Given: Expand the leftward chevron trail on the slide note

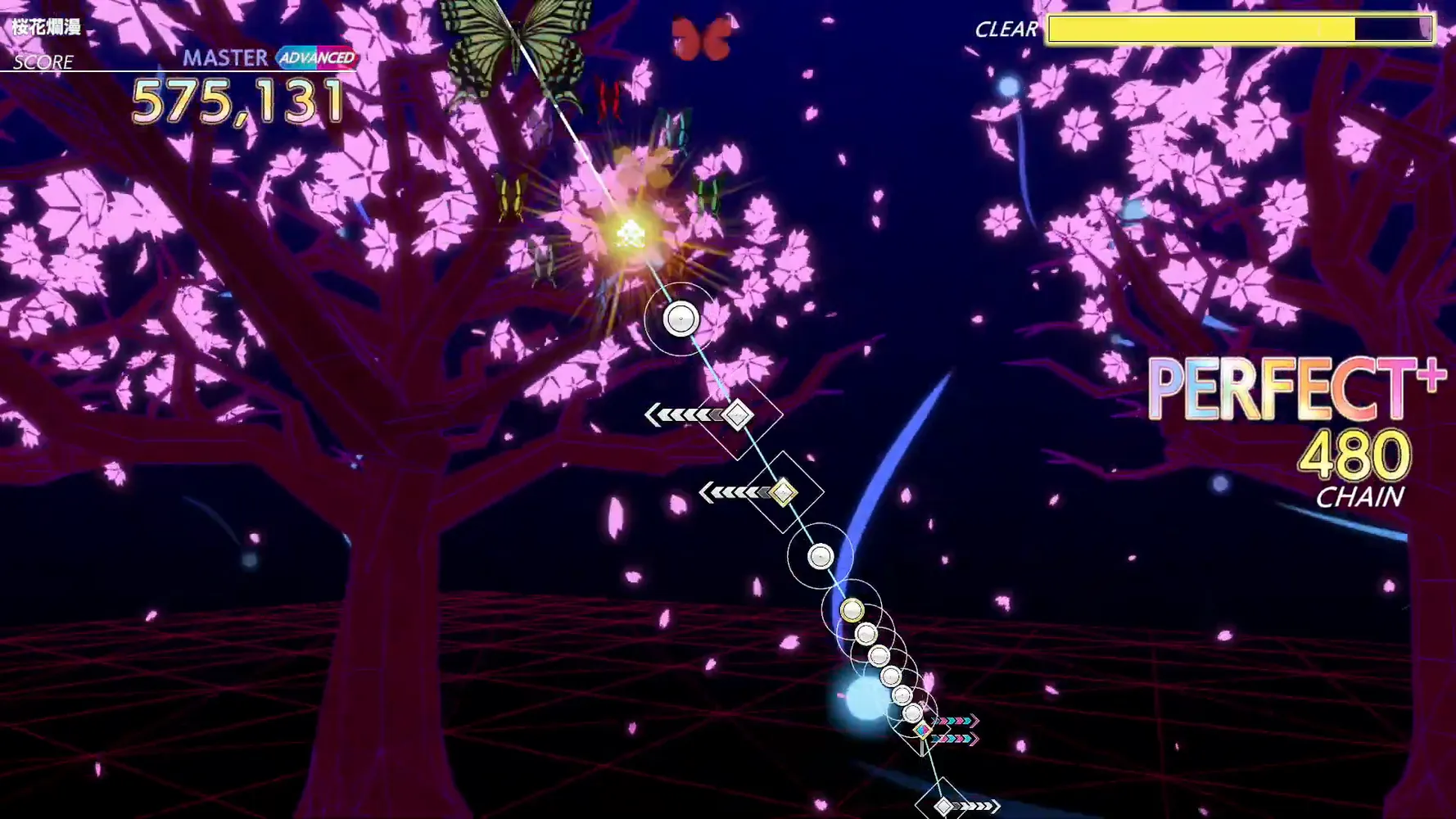Looking at the screenshot, I should [x=684, y=415].
